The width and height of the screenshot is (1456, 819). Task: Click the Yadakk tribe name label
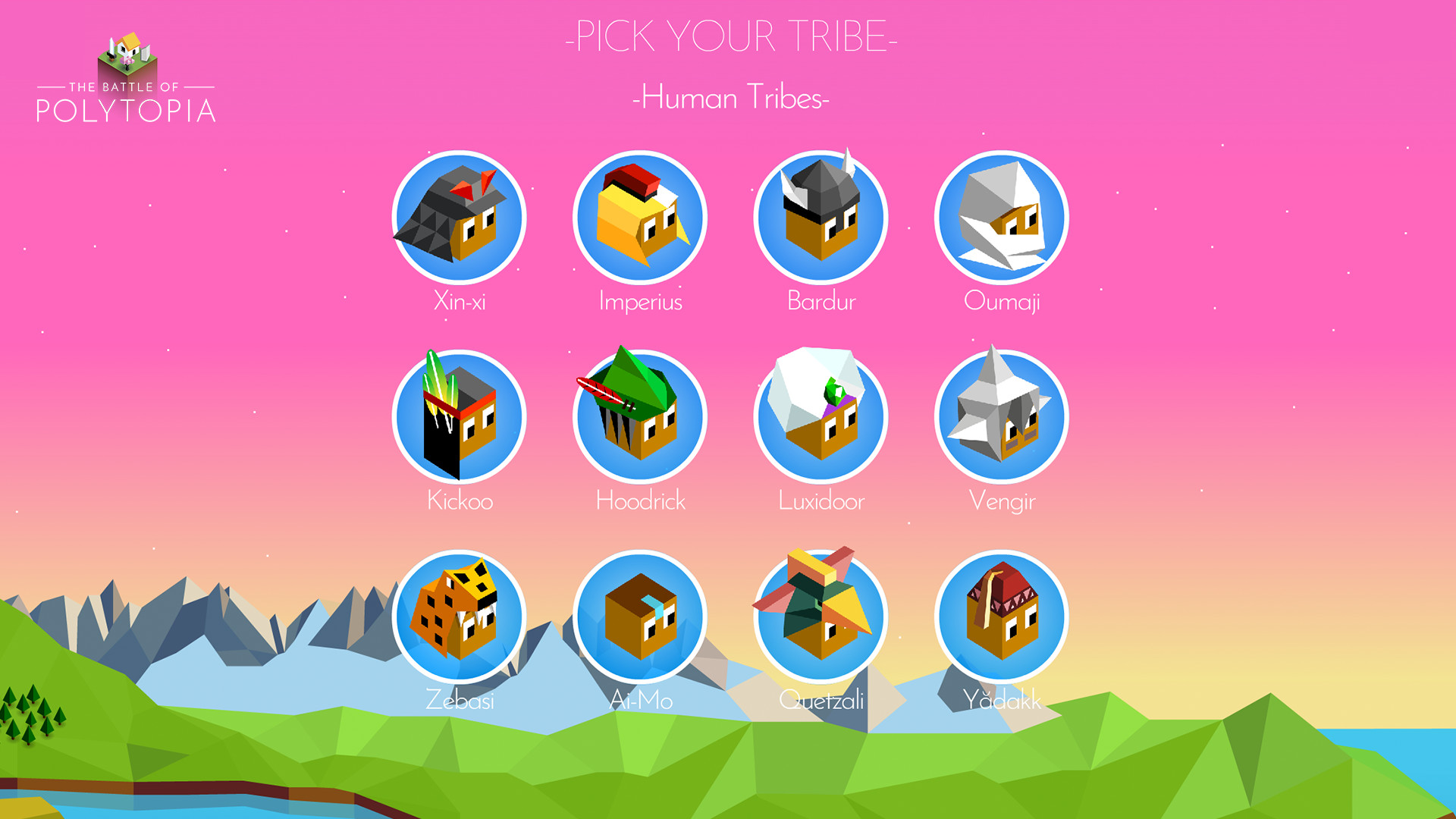[x=1003, y=701]
